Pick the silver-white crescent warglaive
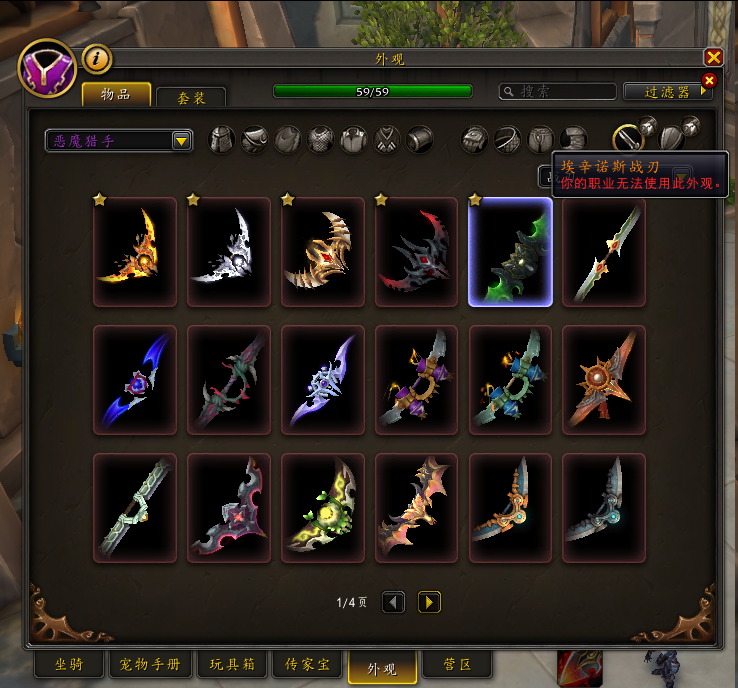Viewport: 738px width, 688px height. pyautogui.click(x=229, y=252)
